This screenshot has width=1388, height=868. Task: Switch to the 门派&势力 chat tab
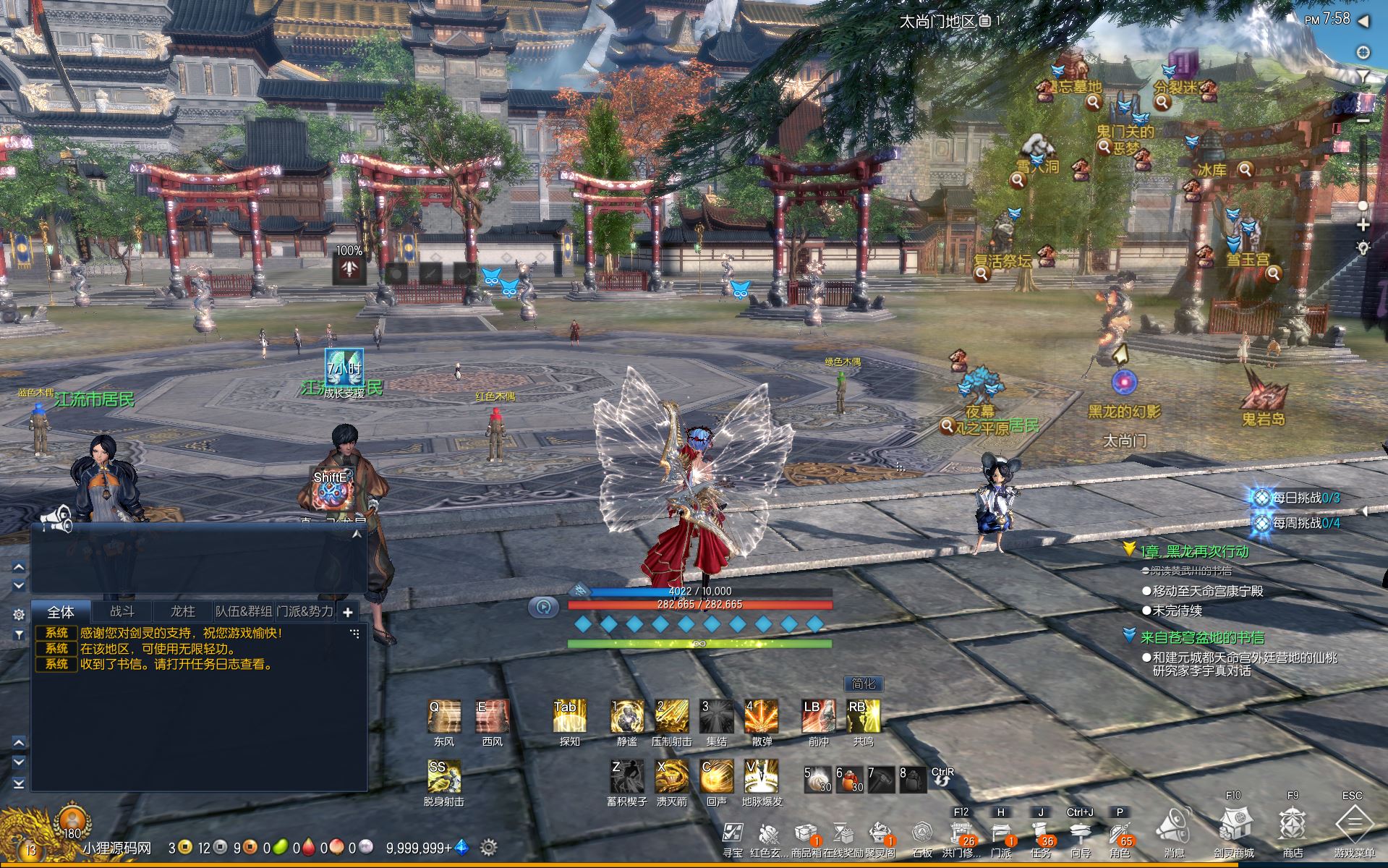tap(305, 611)
